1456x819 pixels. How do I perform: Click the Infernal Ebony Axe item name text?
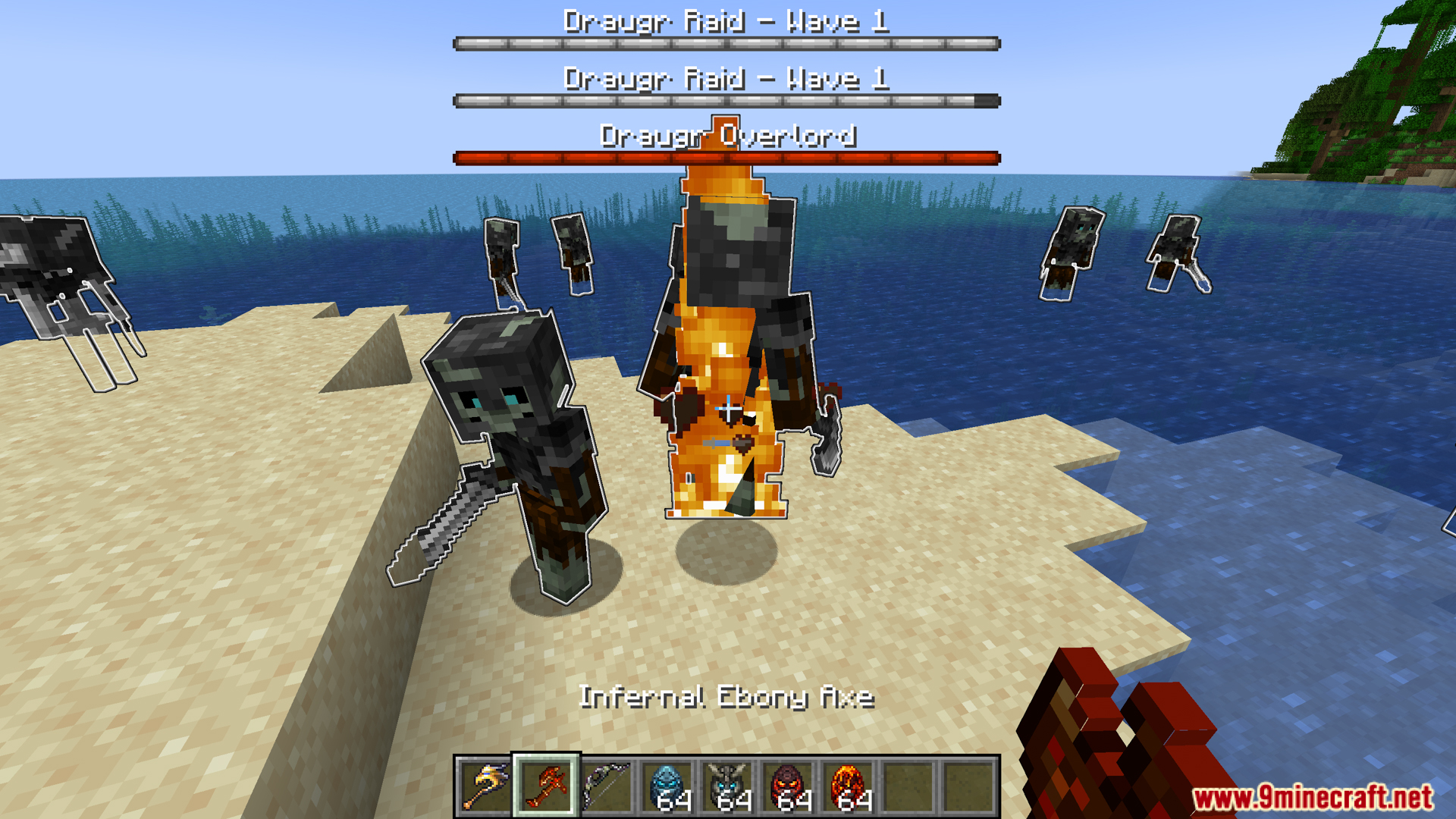pyautogui.click(x=728, y=698)
